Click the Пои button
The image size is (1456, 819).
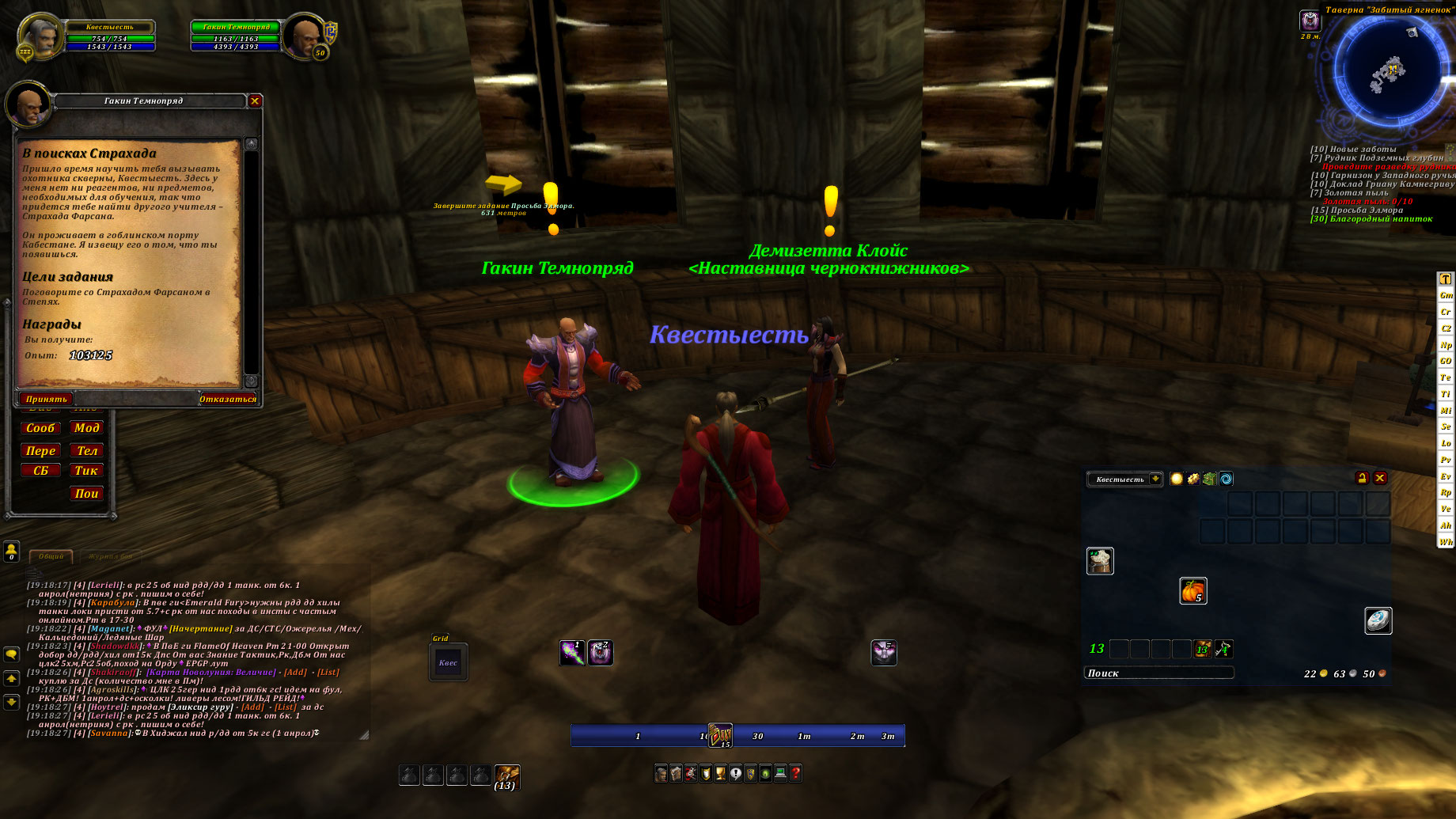tap(86, 494)
